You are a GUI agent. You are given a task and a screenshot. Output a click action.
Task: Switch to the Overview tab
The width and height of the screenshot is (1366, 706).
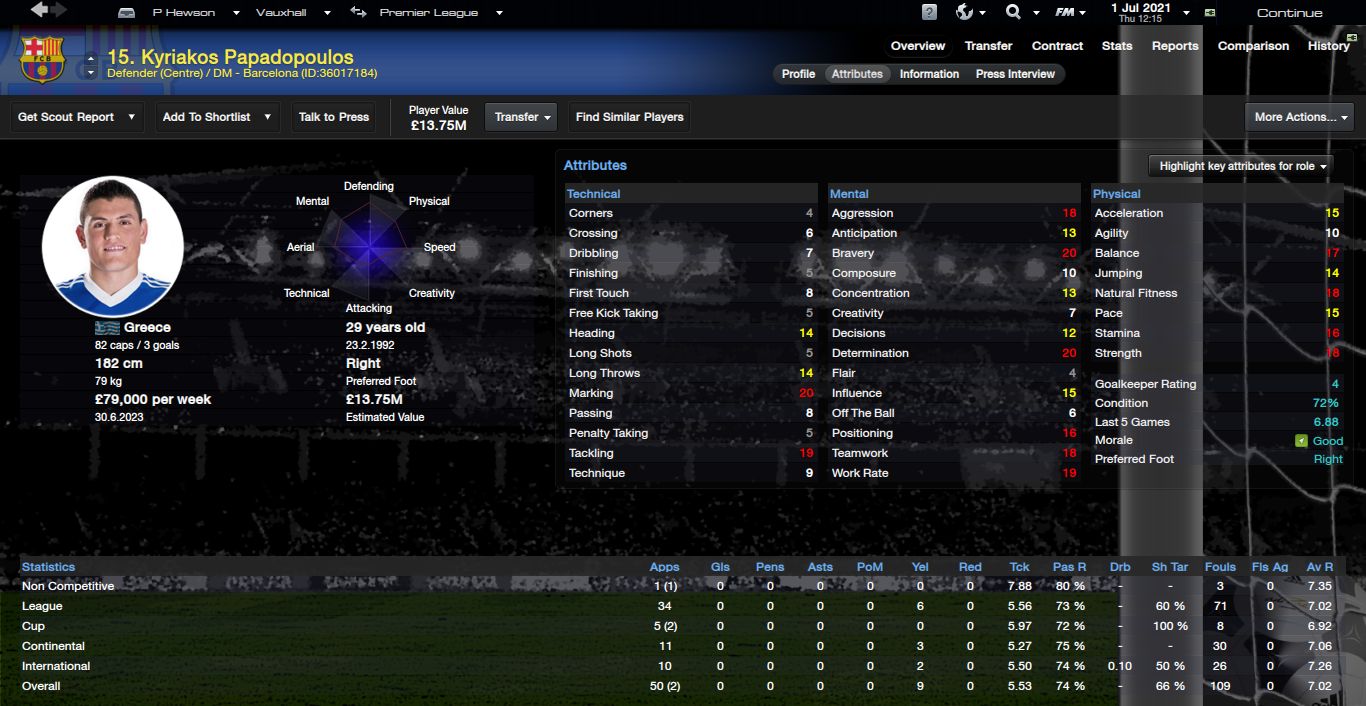coord(917,46)
